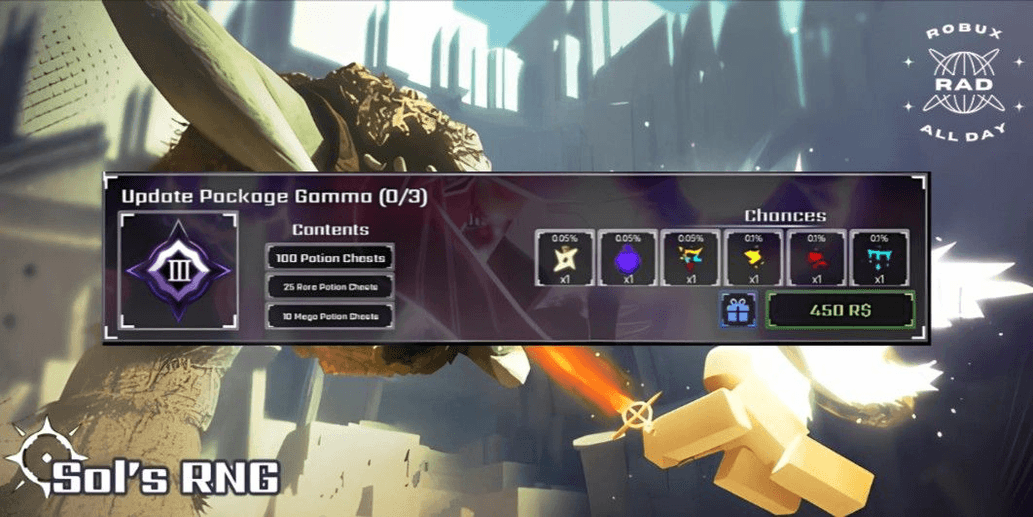The image size is (1033, 517).
Task: Choose the purple blob reward slot
Action: (x=628, y=259)
